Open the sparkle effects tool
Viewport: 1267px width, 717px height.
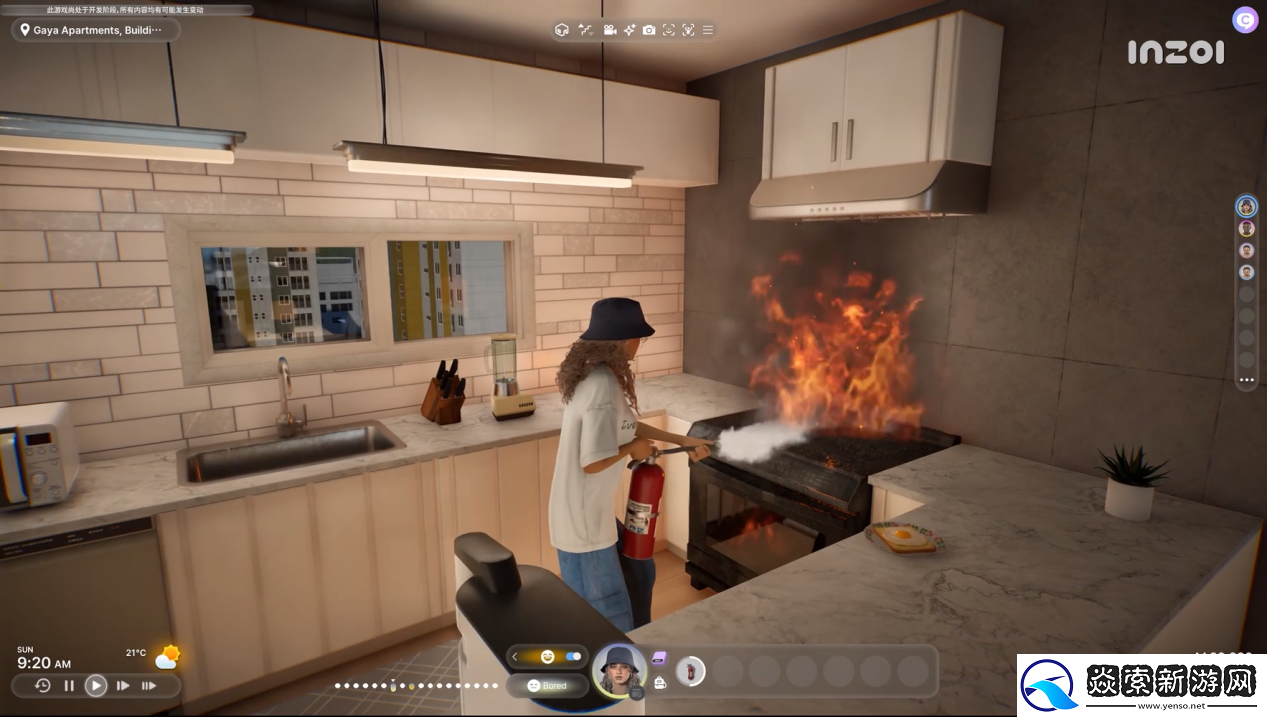click(x=629, y=30)
